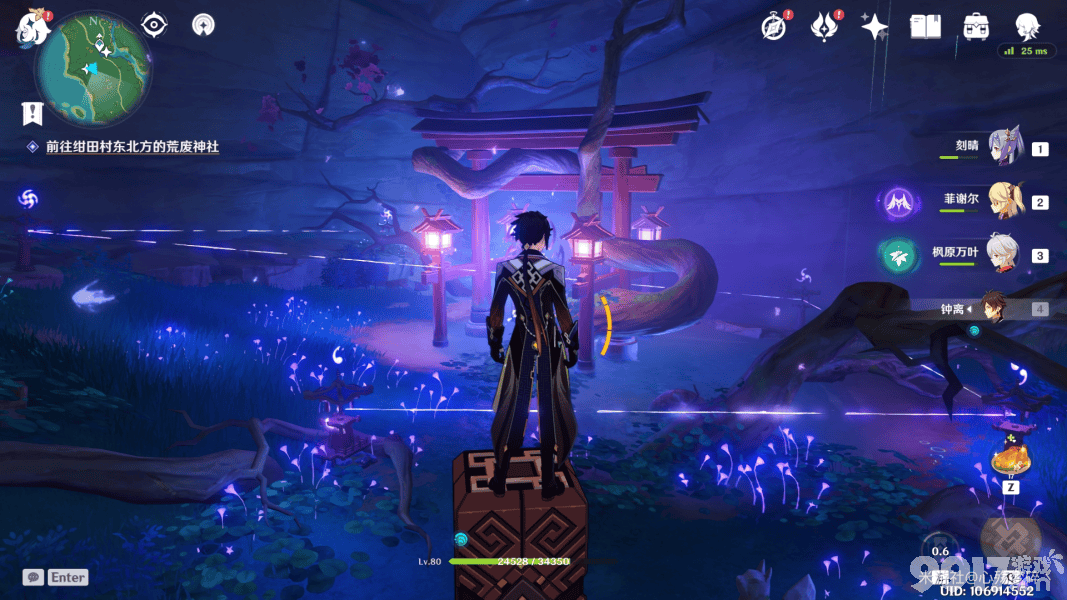Open the character screen head icon
This screenshot has height=600, width=1067.
1027,27
